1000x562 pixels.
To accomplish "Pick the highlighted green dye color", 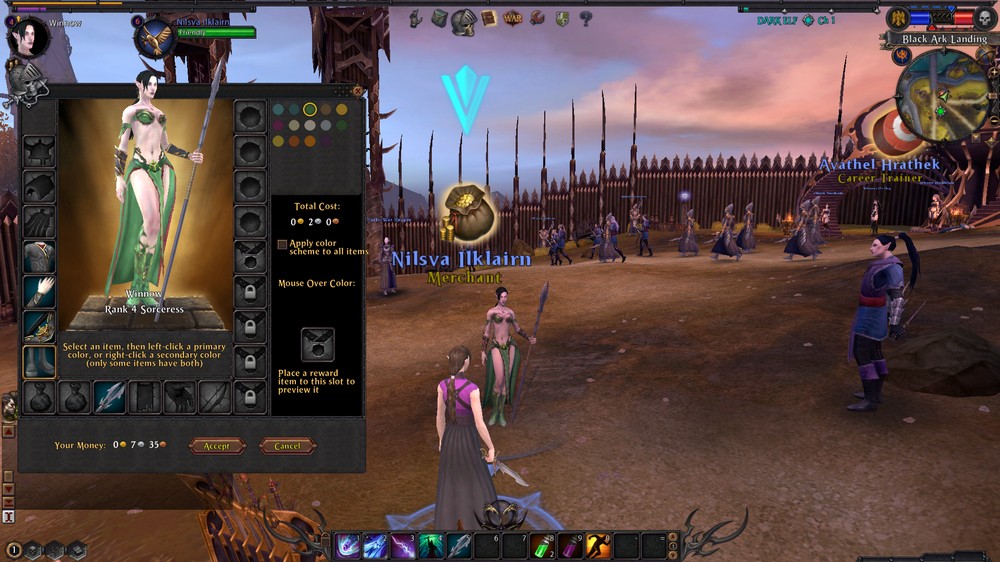I will coord(310,109).
